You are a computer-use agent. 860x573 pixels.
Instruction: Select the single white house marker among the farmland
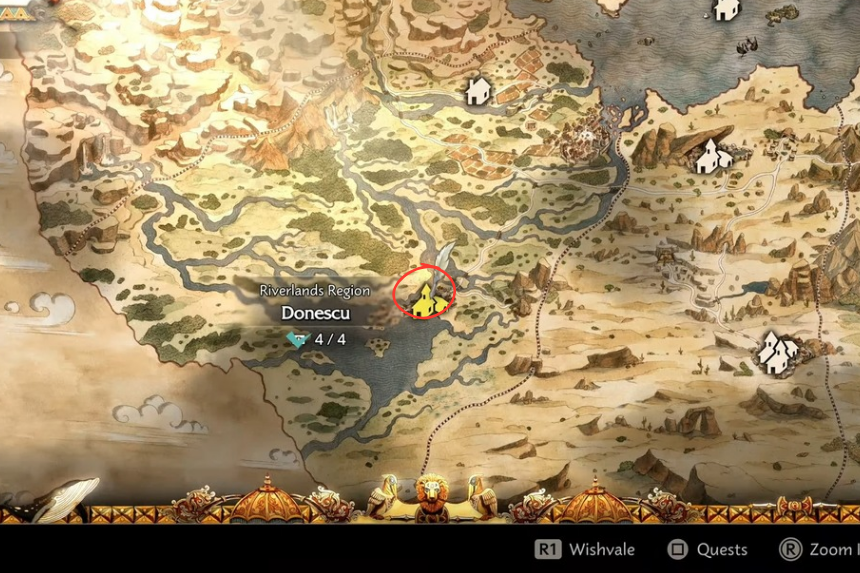click(477, 92)
